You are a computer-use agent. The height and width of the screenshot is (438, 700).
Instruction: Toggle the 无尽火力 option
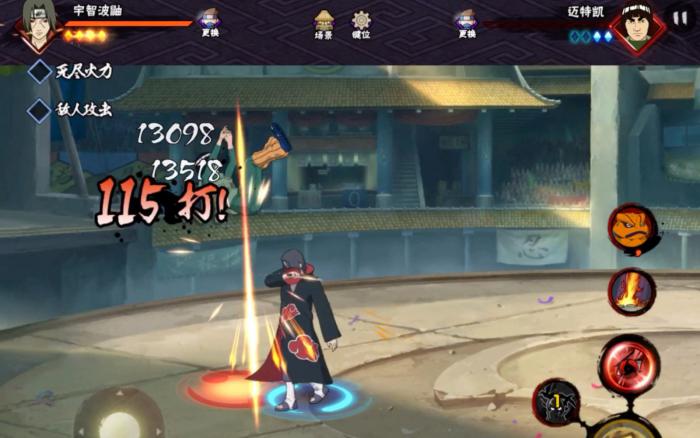point(40,71)
